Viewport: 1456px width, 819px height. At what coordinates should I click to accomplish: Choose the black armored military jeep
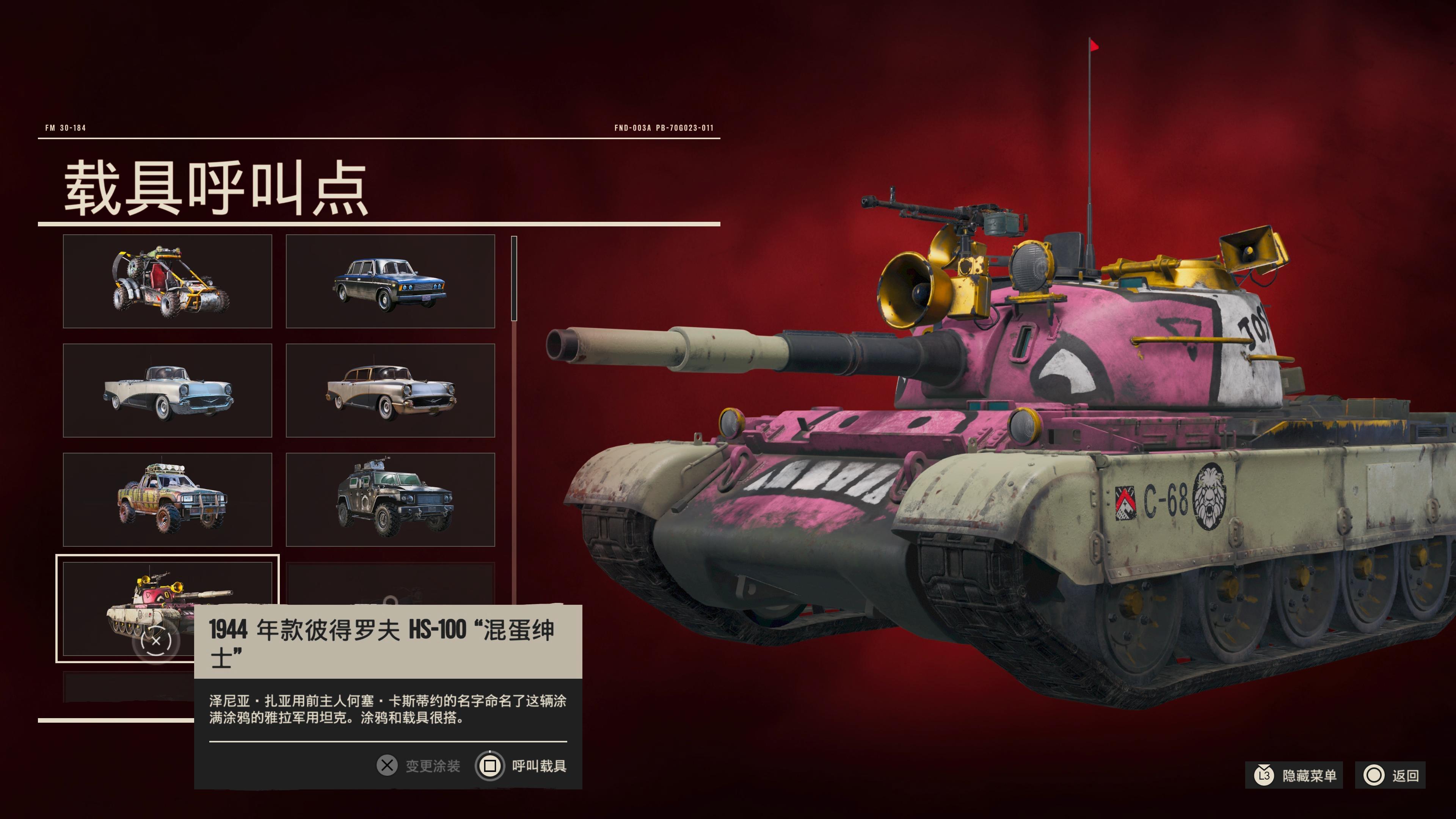coord(390,499)
